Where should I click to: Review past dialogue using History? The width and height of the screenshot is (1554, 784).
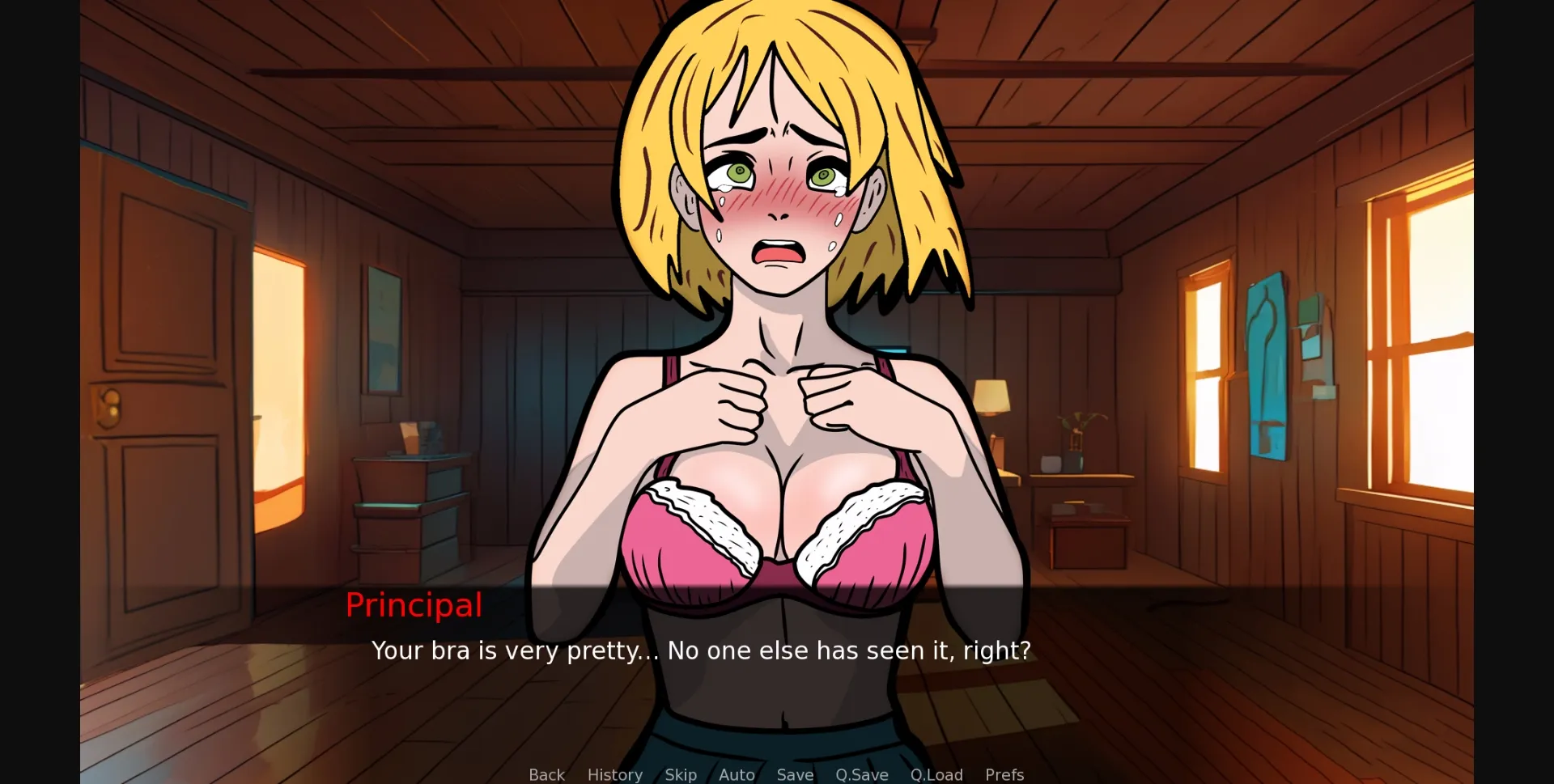point(614,774)
